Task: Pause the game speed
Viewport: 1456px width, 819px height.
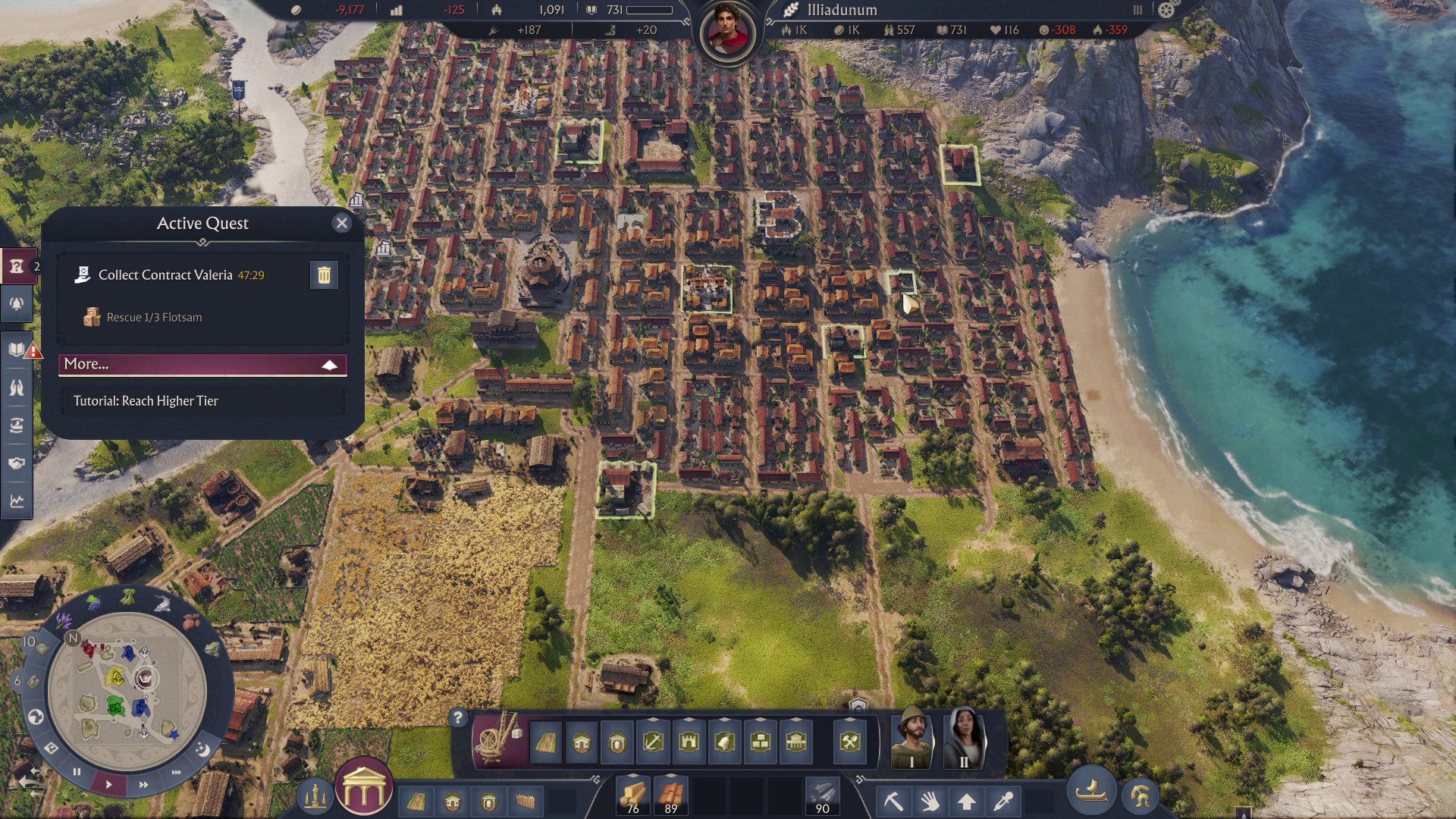Action: [77, 771]
